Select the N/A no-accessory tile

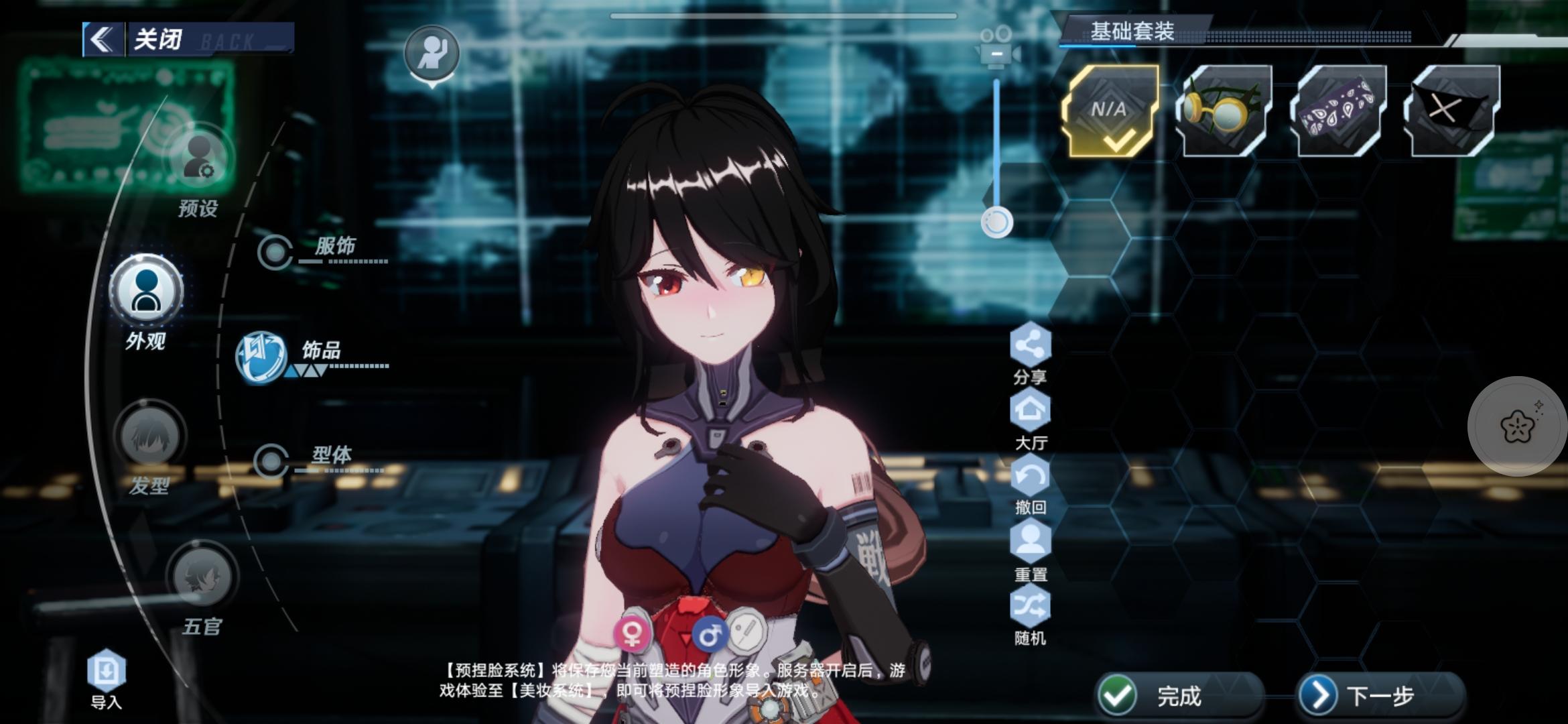1110,111
